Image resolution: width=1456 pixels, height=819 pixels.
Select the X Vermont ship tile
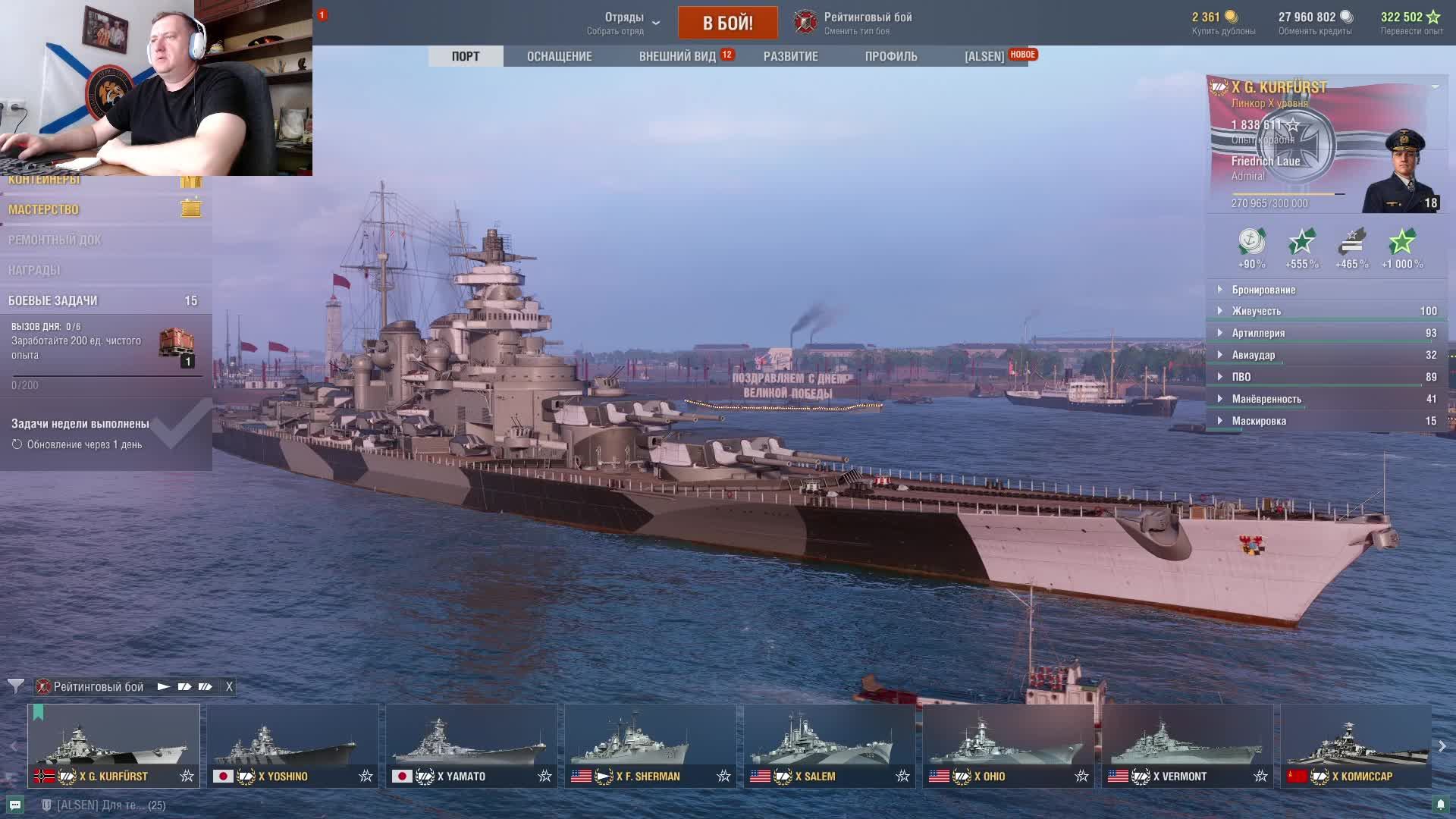(x=1187, y=745)
